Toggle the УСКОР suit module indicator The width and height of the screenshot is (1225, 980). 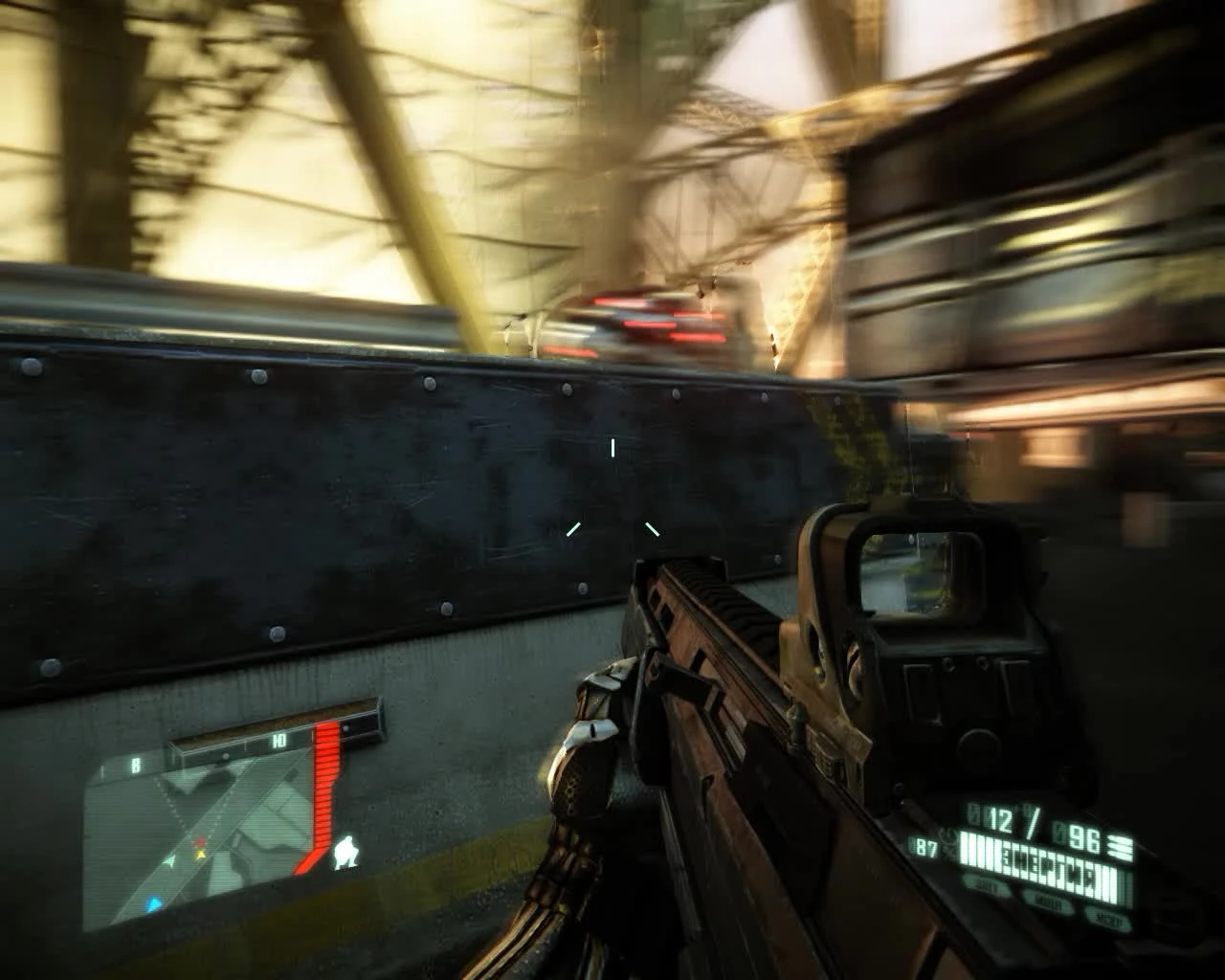pyautogui.click(x=1108, y=916)
